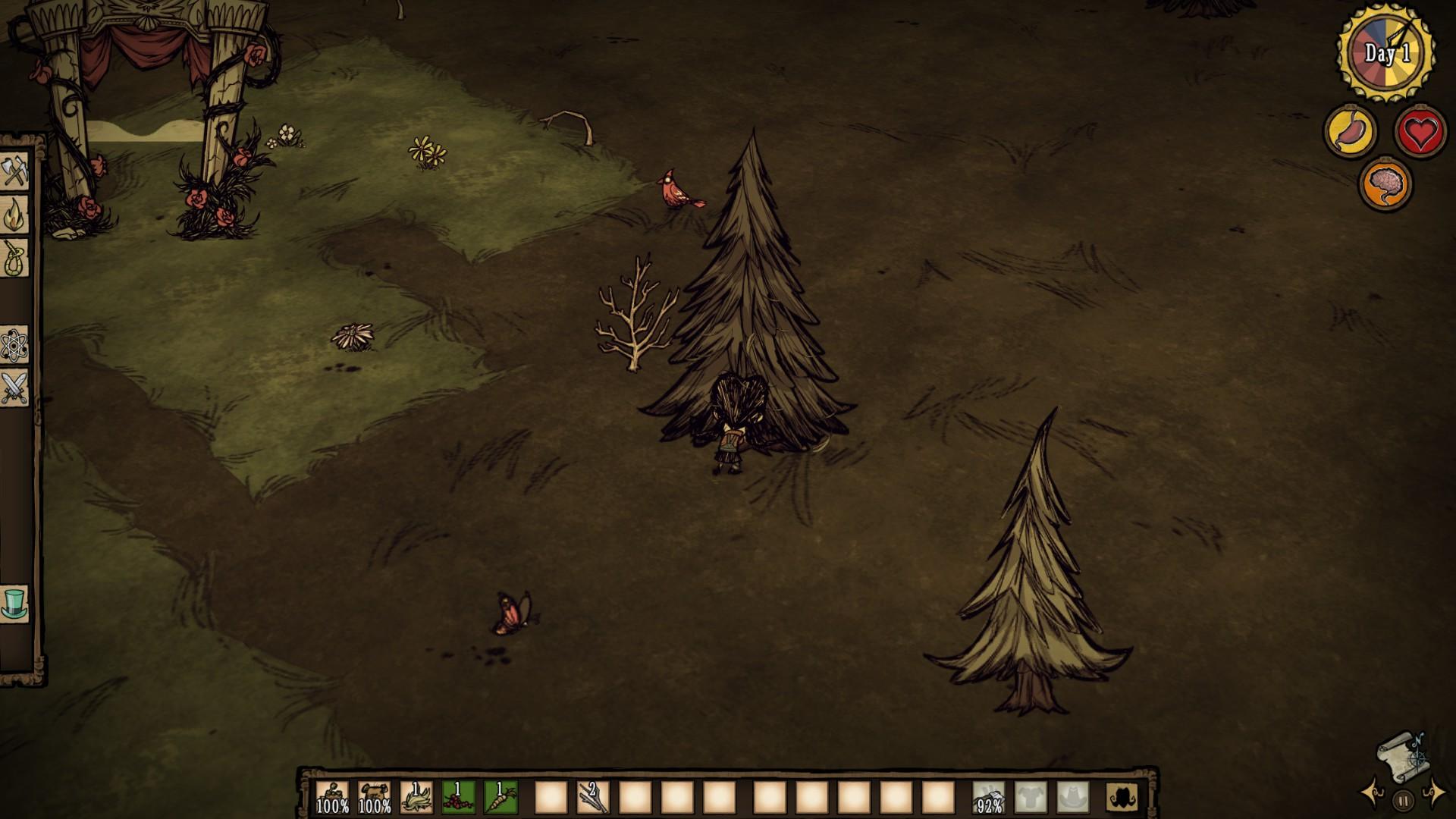Open the Dress crafting tab with green top hat
The image size is (1456, 819).
tap(15, 604)
